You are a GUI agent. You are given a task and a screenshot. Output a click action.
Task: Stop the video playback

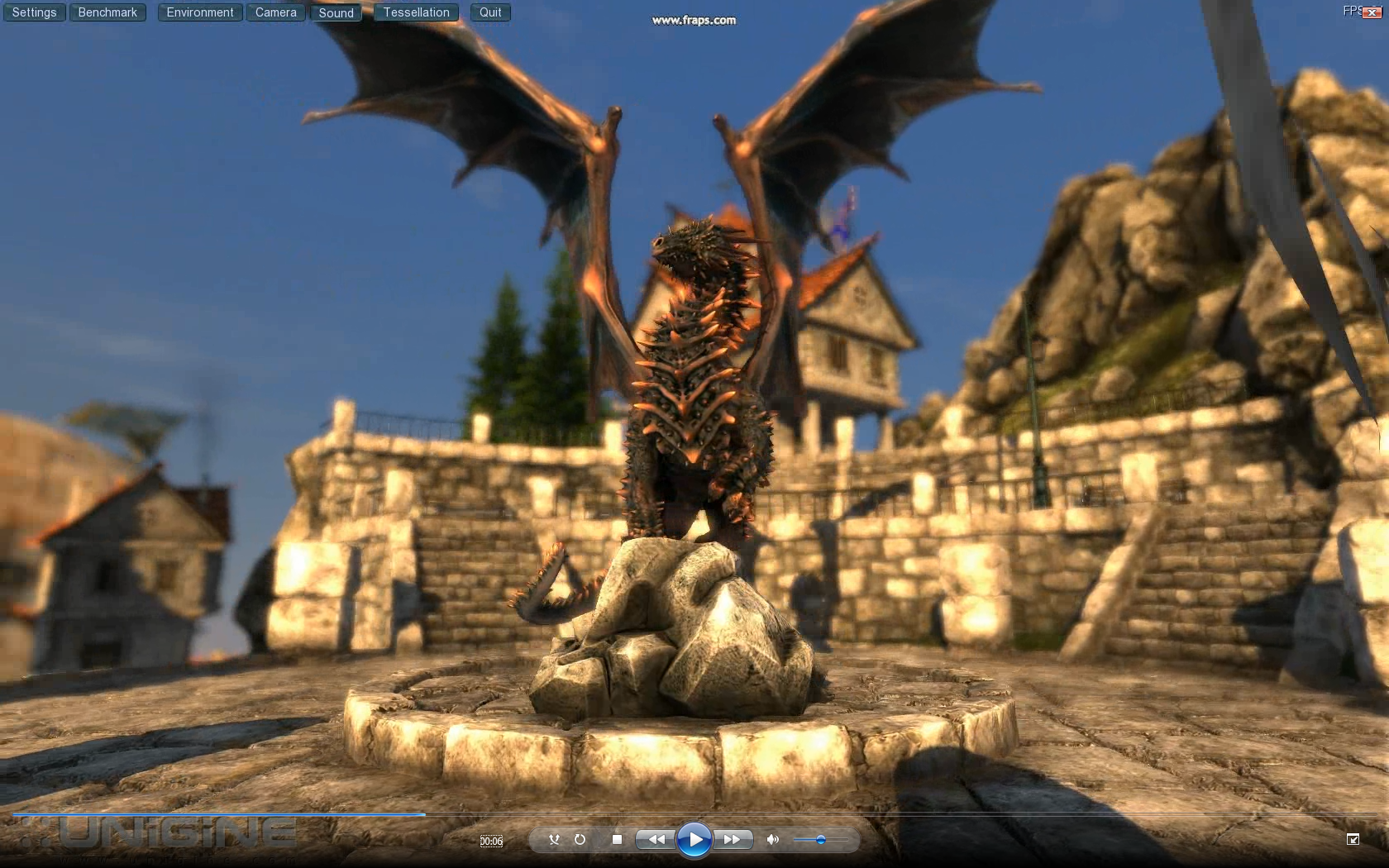tap(617, 839)
